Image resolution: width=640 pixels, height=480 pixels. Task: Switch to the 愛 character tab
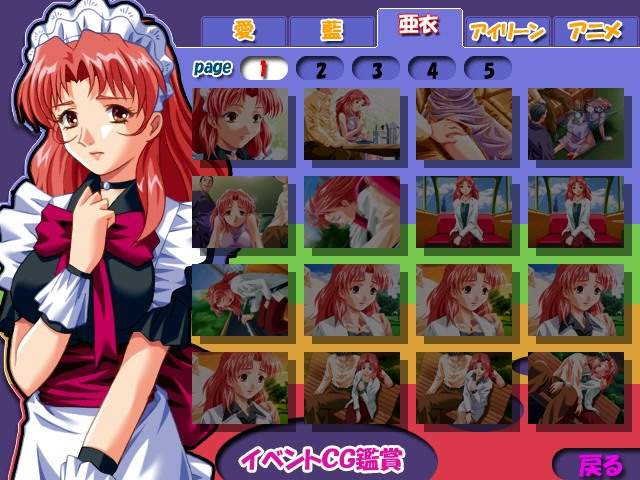243,31
